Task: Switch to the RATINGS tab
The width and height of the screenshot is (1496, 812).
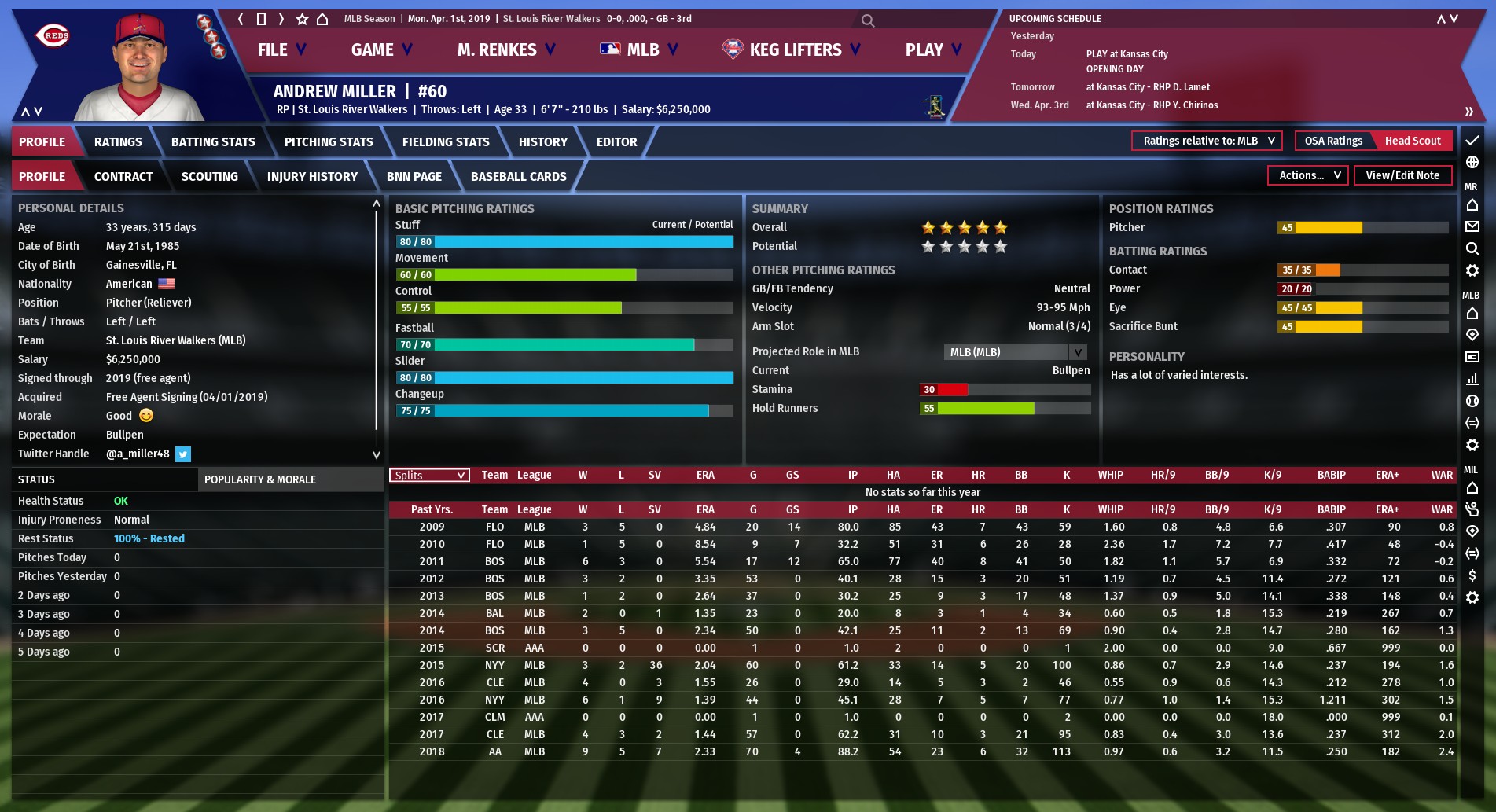Action: pyautogui.click(x=118, y=142)
